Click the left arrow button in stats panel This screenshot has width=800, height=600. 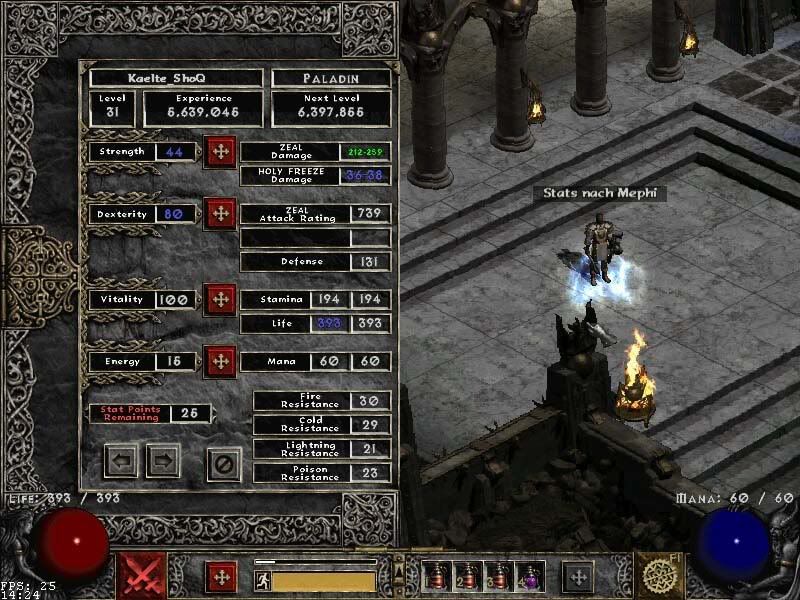[x=122, y=462]
